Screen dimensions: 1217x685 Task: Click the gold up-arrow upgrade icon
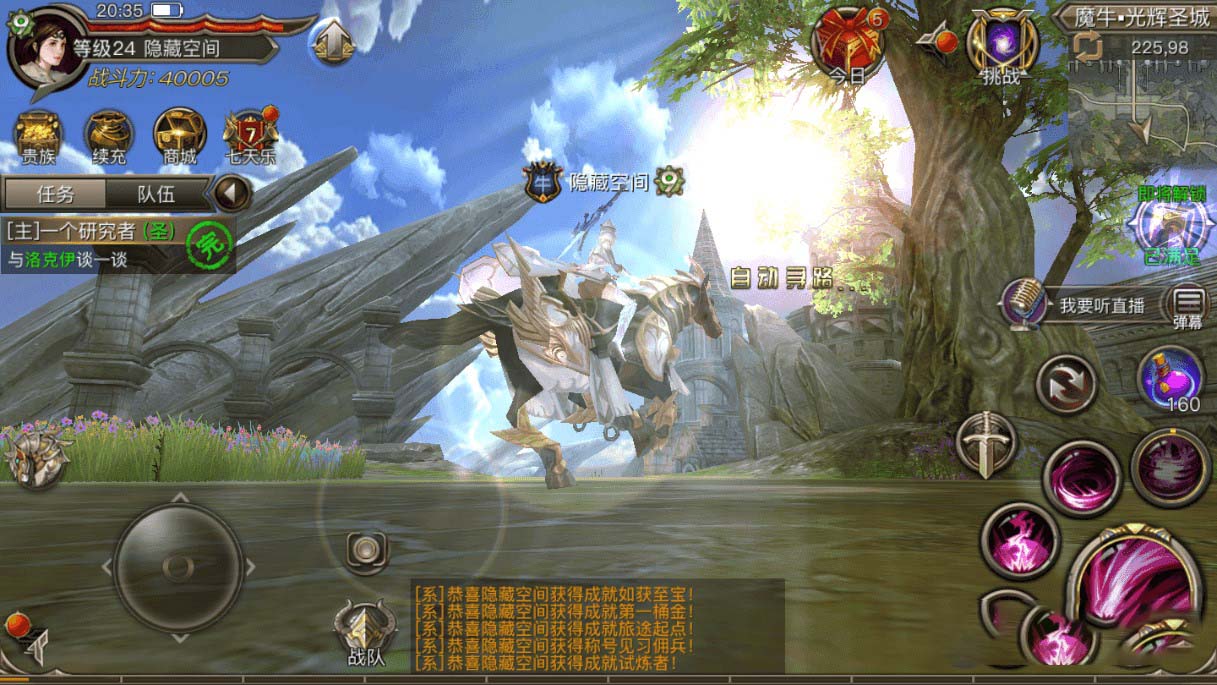(334, 44)
